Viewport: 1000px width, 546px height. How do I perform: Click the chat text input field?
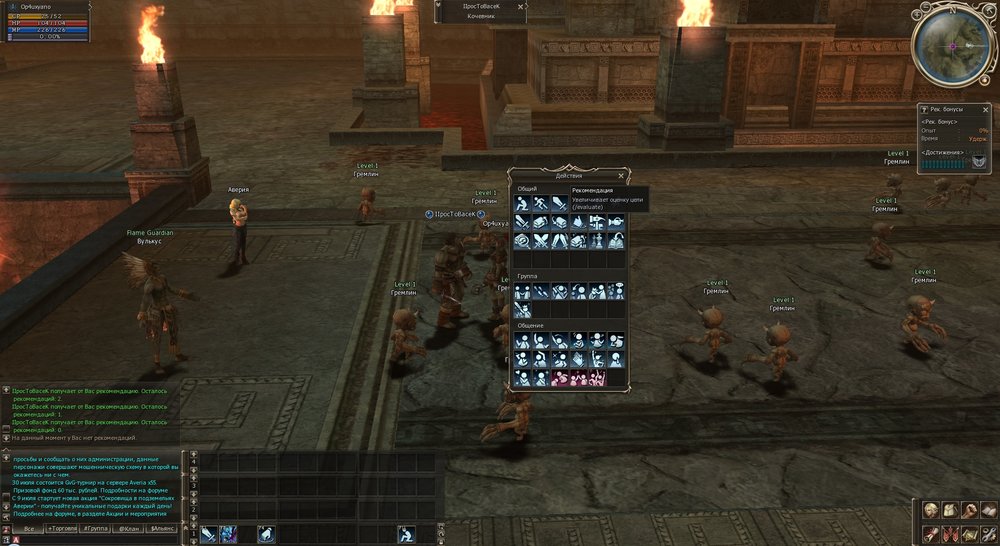point(100,540)
